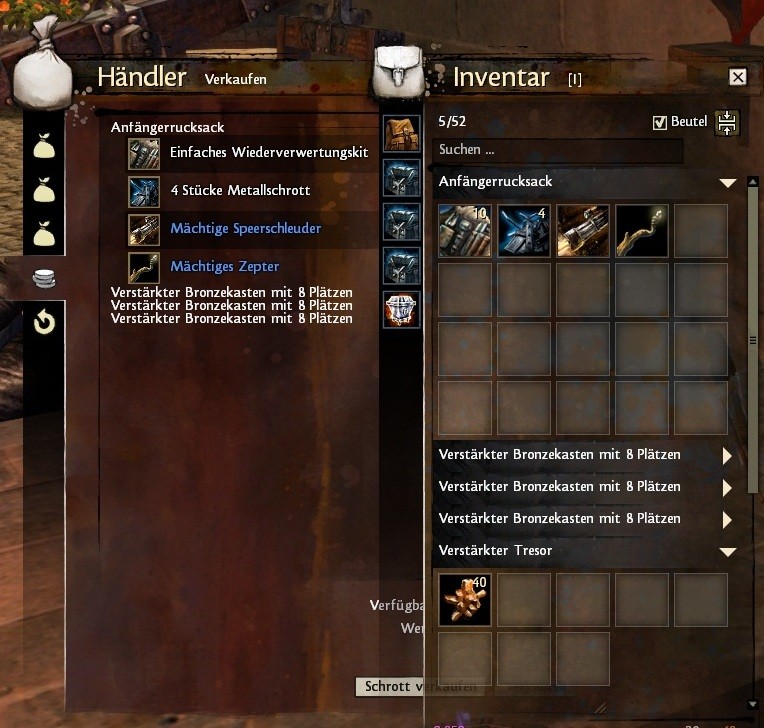Collapse the Anfängerrucksack bag section

[x=727, y=183]
